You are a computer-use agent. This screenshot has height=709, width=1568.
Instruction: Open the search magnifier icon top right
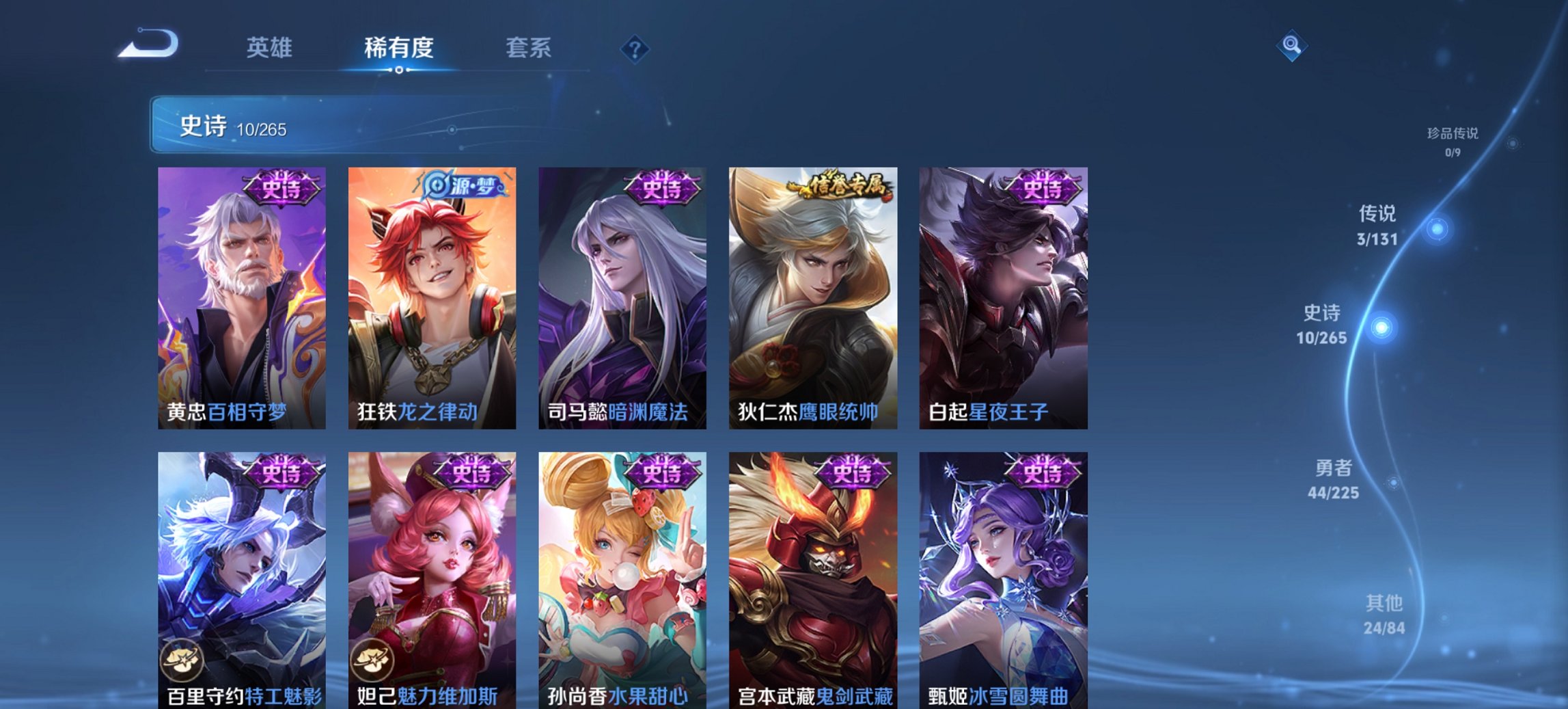click(1291, 47)
